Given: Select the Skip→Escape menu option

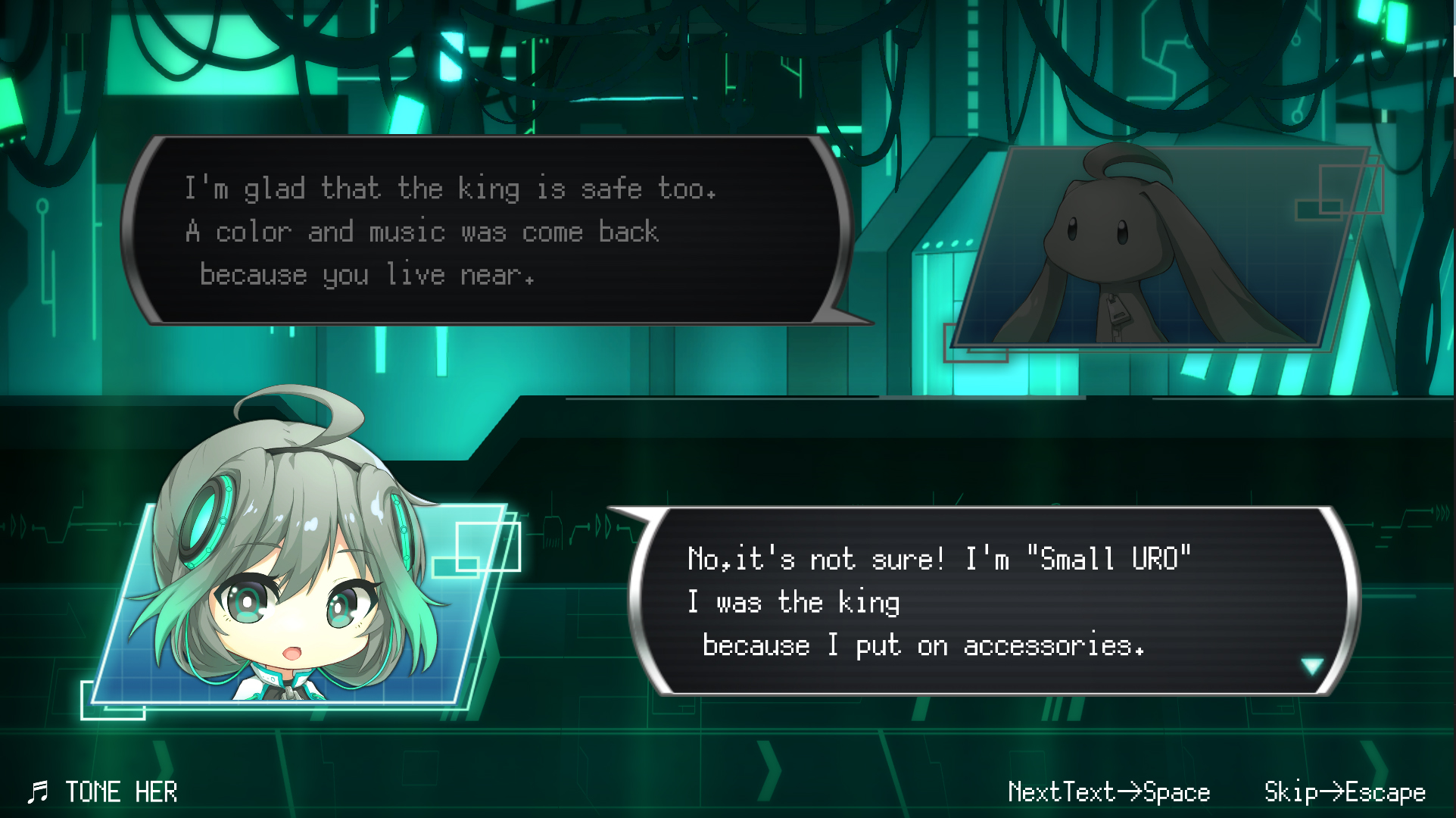Looking at the screenshot, I should point(1344,792).
